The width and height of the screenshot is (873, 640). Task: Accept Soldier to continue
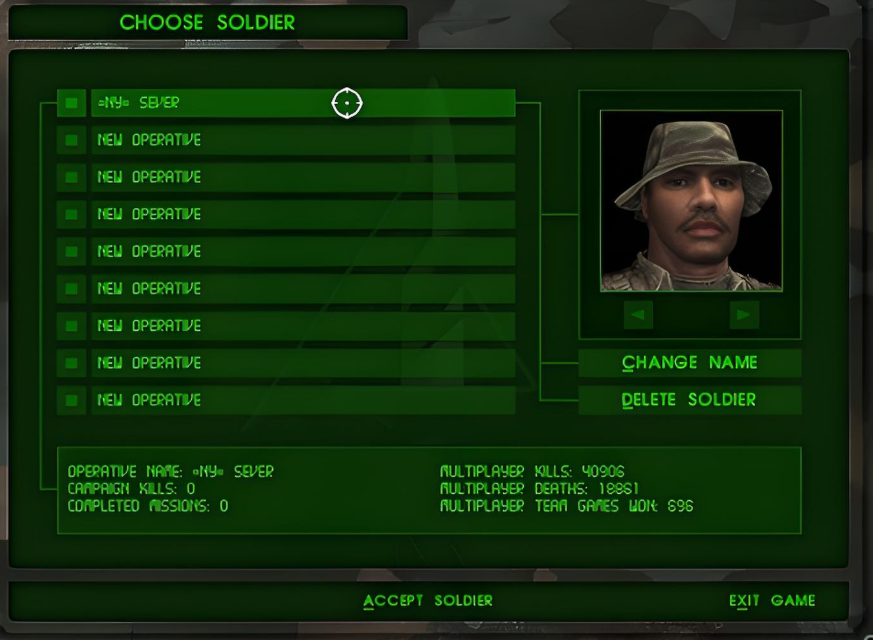pos(428,601)
